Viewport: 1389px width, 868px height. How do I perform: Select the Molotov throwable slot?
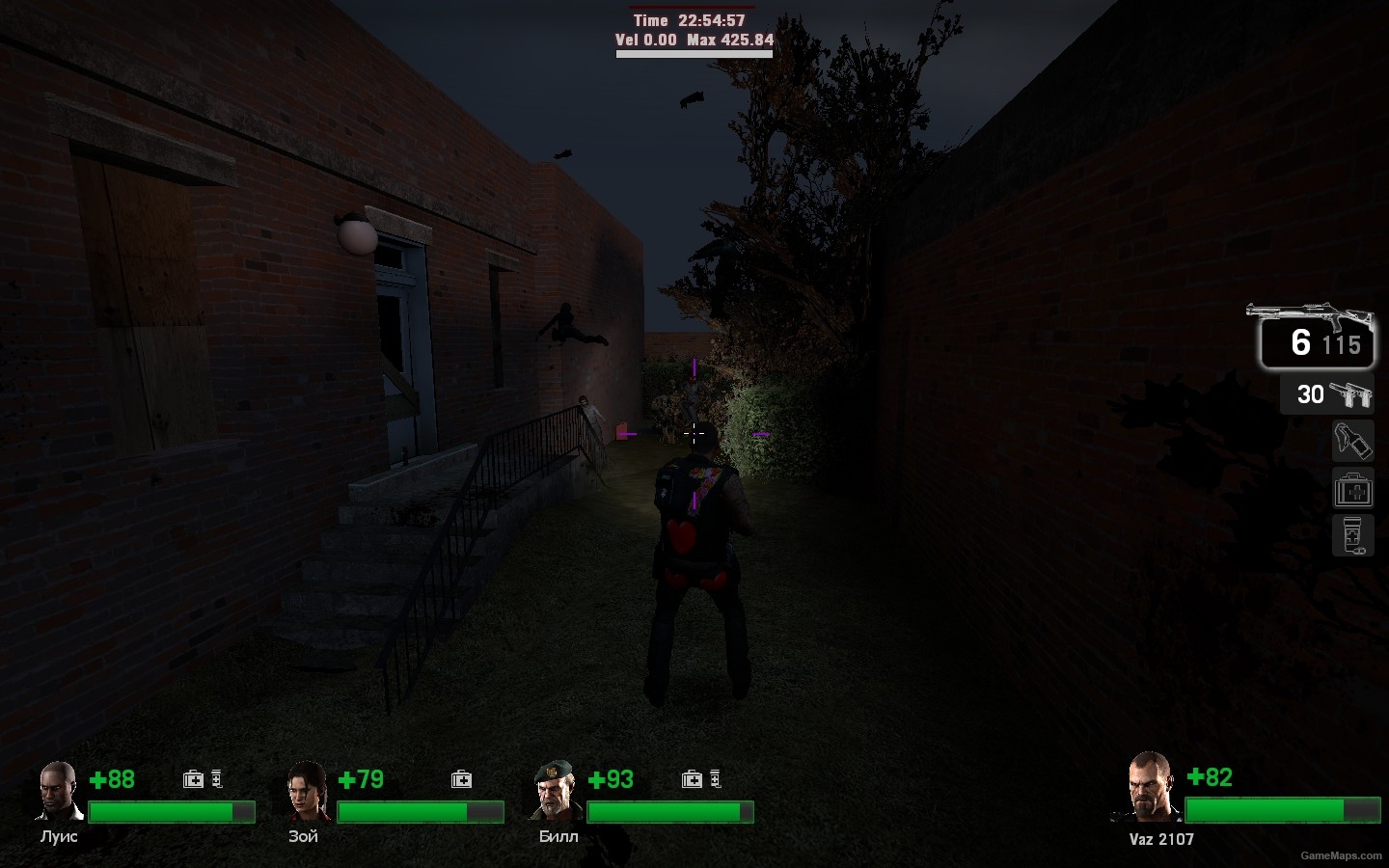(x=1354, y=441)
